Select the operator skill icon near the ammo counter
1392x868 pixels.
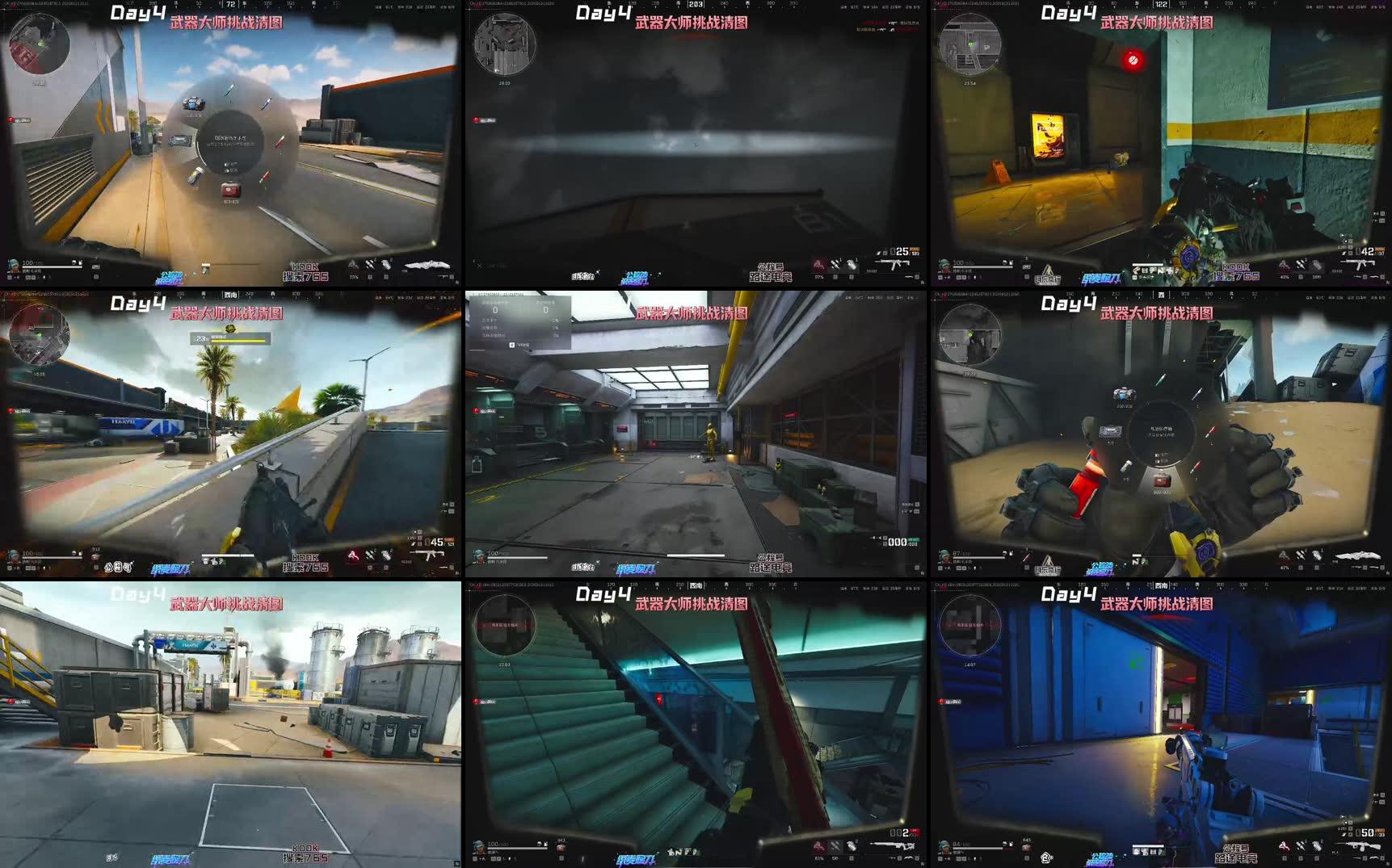pos(1284,265)
